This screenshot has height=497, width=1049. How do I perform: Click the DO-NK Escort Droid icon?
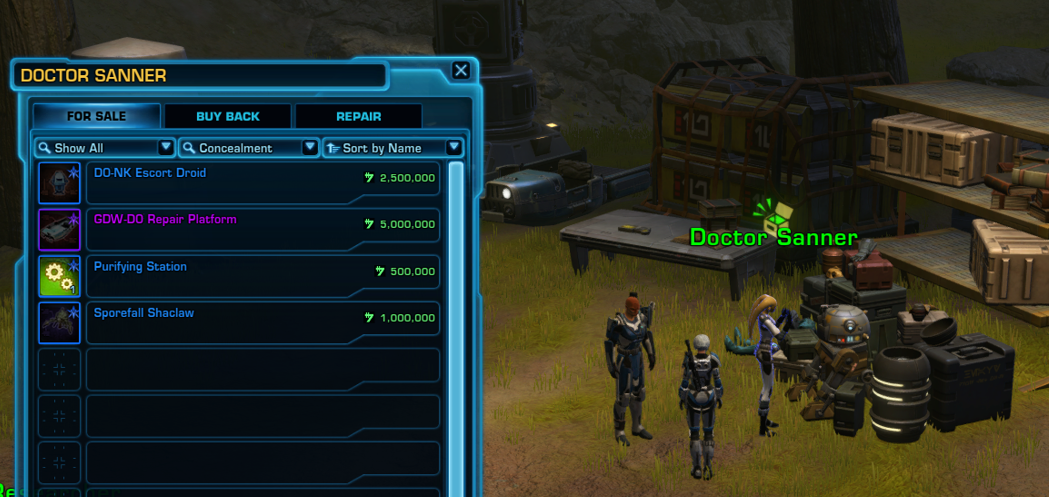59,183
